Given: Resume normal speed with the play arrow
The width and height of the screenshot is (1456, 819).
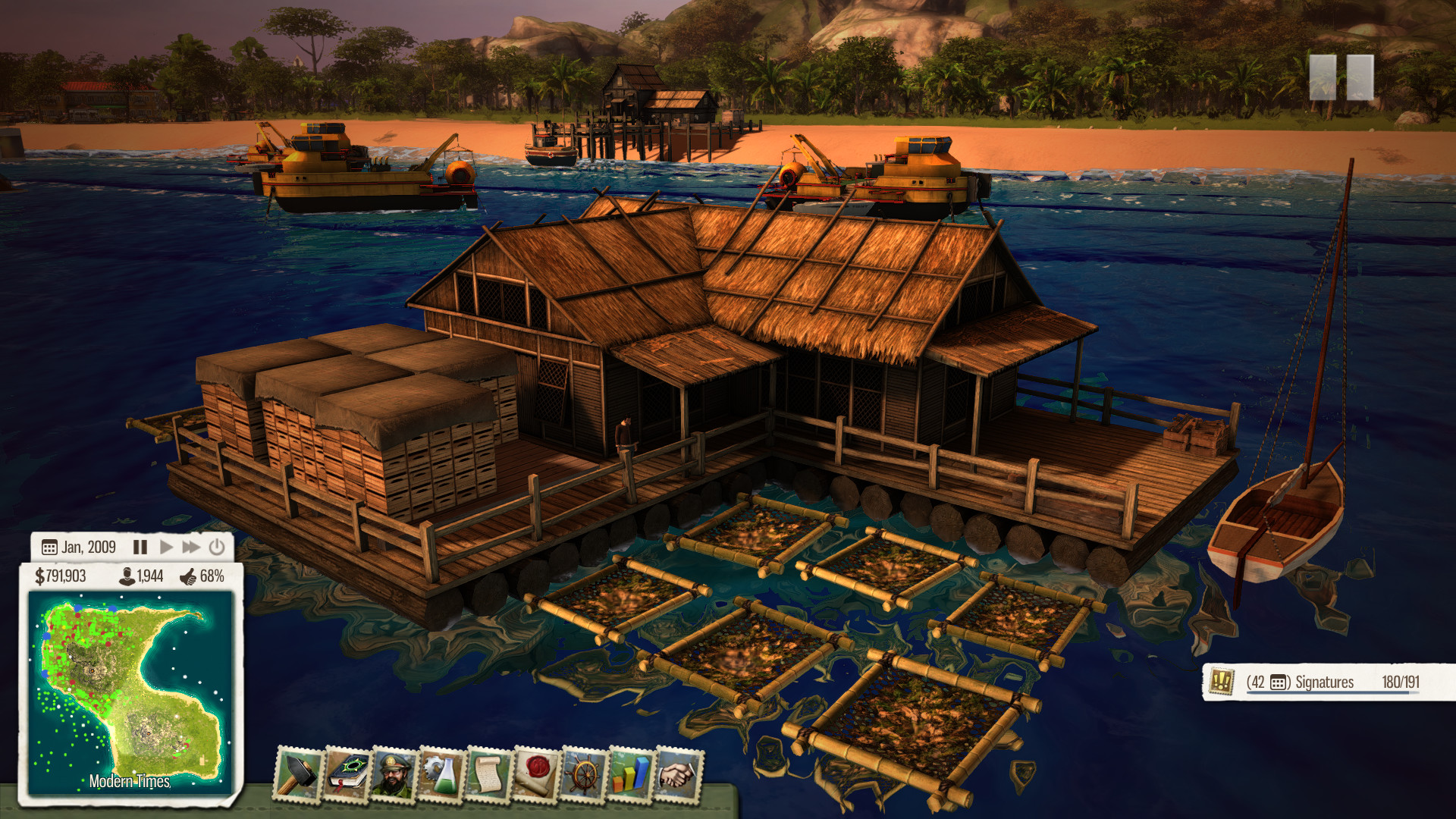Looking at the screenshot, I should (x=167, y=546).
